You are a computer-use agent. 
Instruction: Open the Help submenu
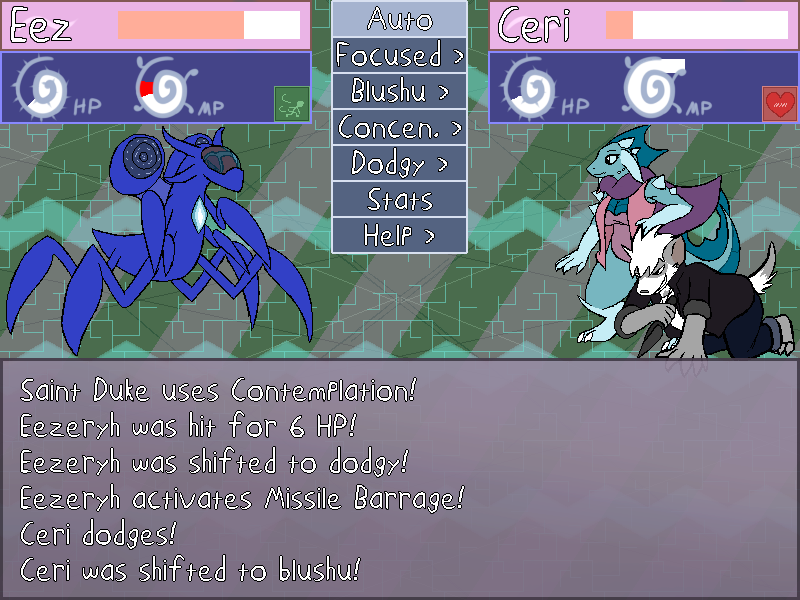tap(399, 235)
